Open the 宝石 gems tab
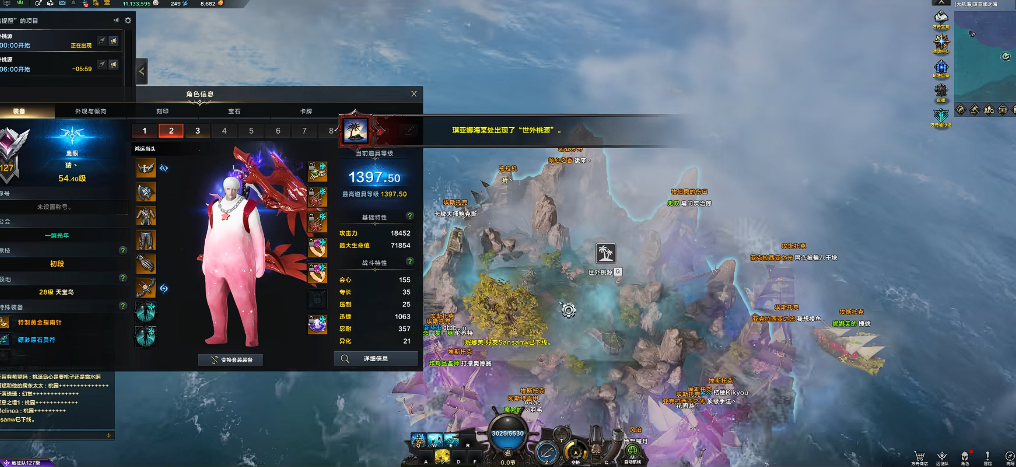 click(x=234, y=111)
